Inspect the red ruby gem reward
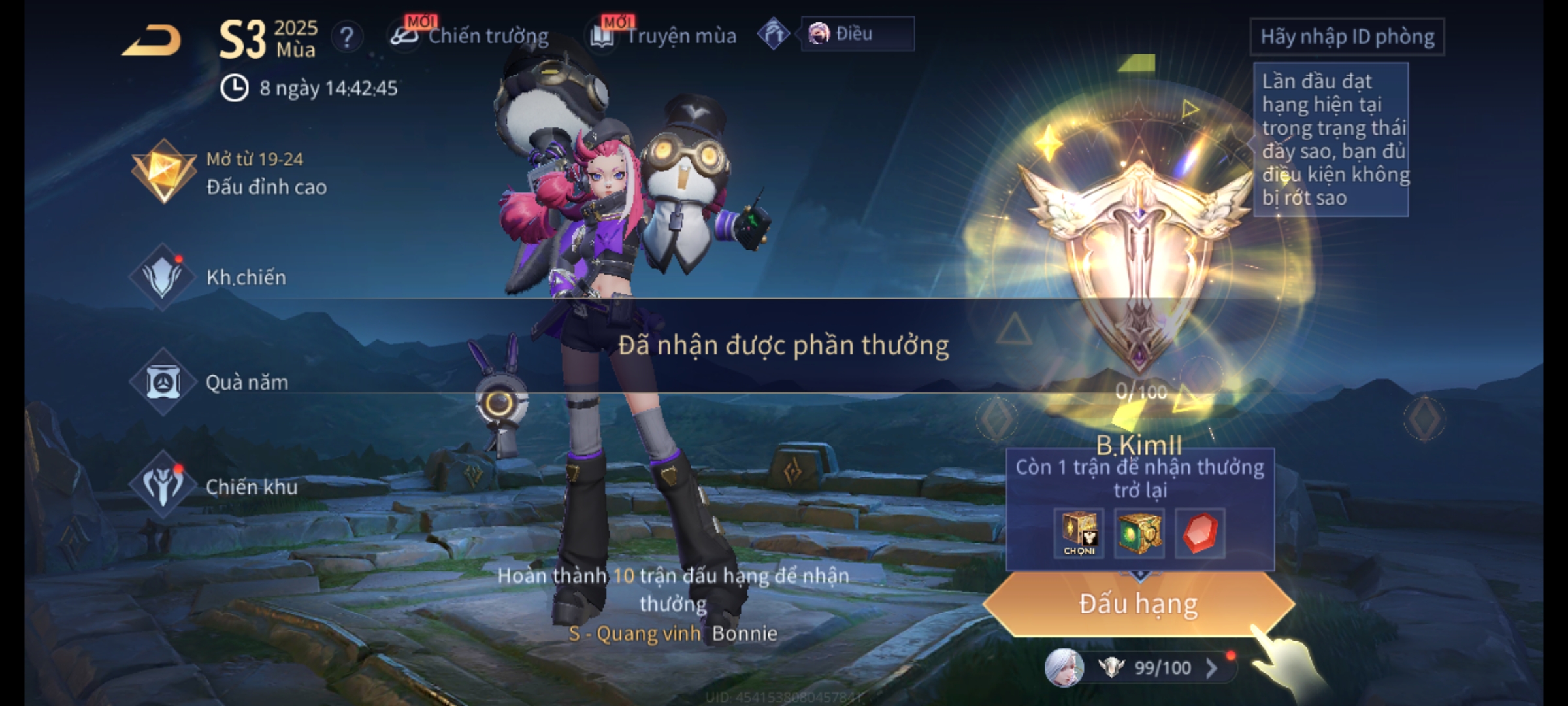Viewport: 1568px width, 706px height. tap(1200, 533)
